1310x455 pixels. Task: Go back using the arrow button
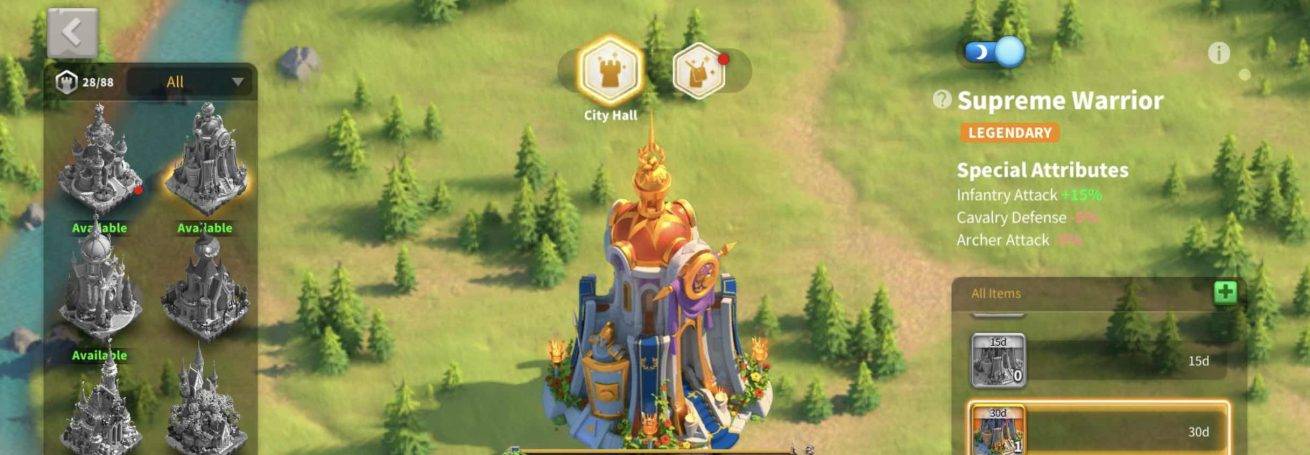[72, 33]
